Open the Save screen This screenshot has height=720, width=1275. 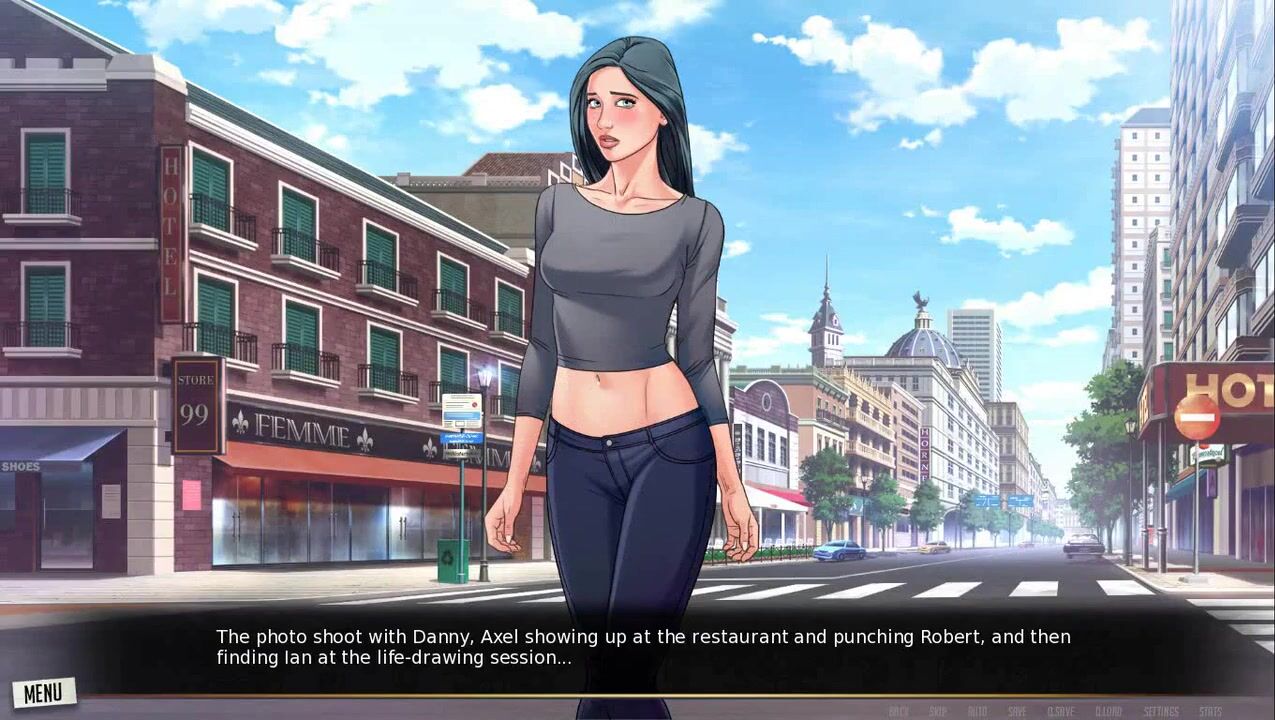pos(1017,711)
